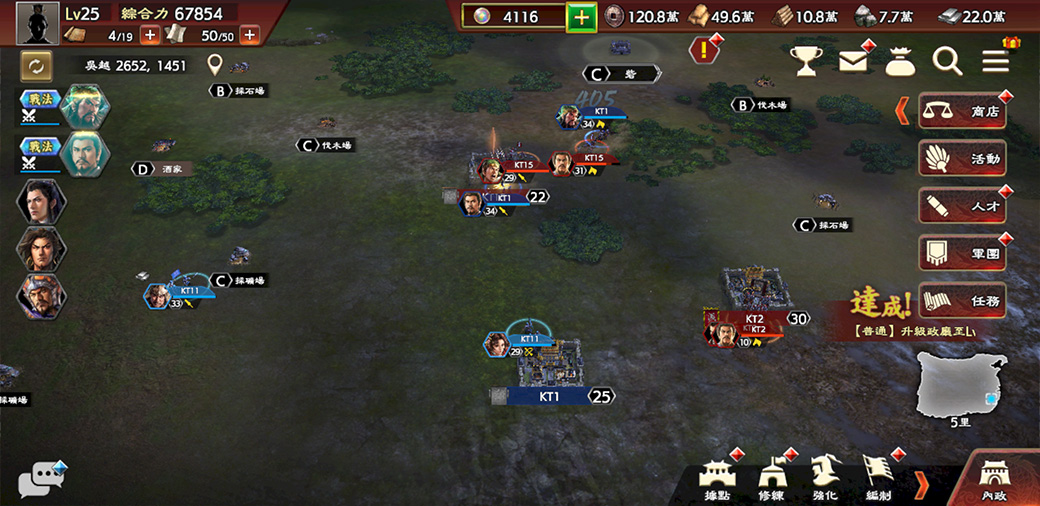The image size is (1040, 506).
Task: Click the world minimap
Action: [x=961, y=388]
